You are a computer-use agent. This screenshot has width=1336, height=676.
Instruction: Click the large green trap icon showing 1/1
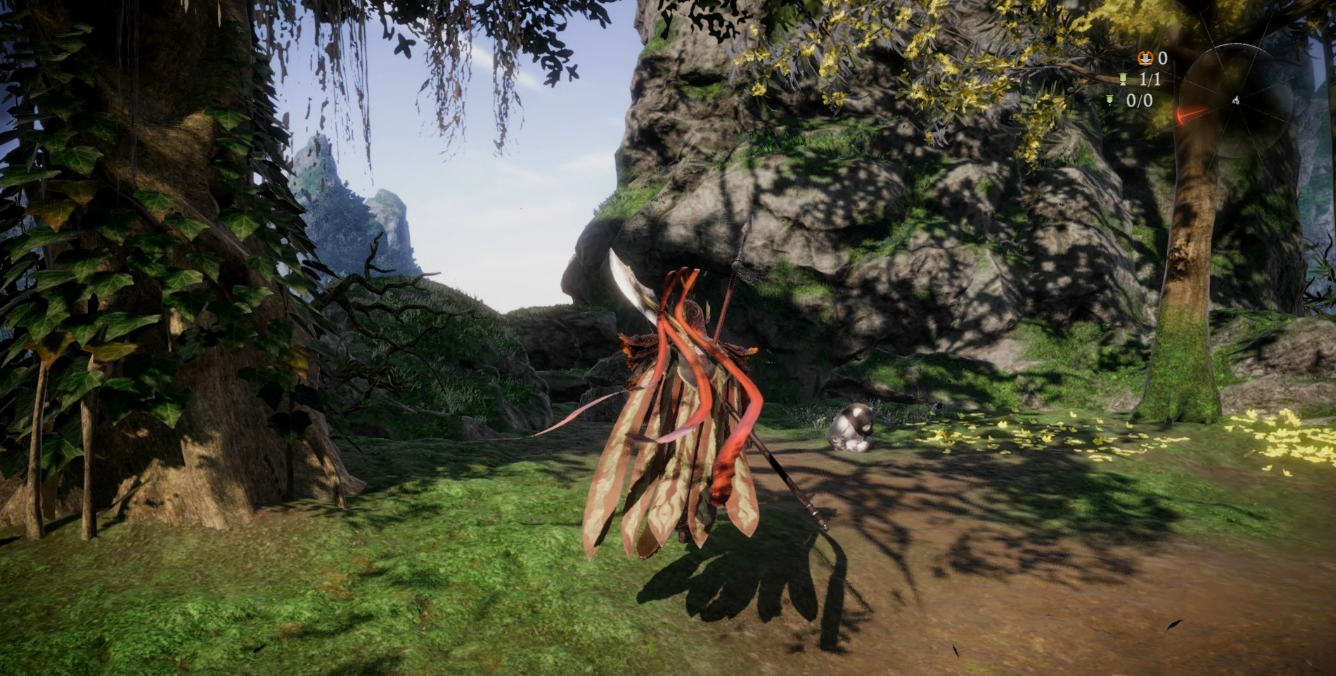(x=1122, y=80)
